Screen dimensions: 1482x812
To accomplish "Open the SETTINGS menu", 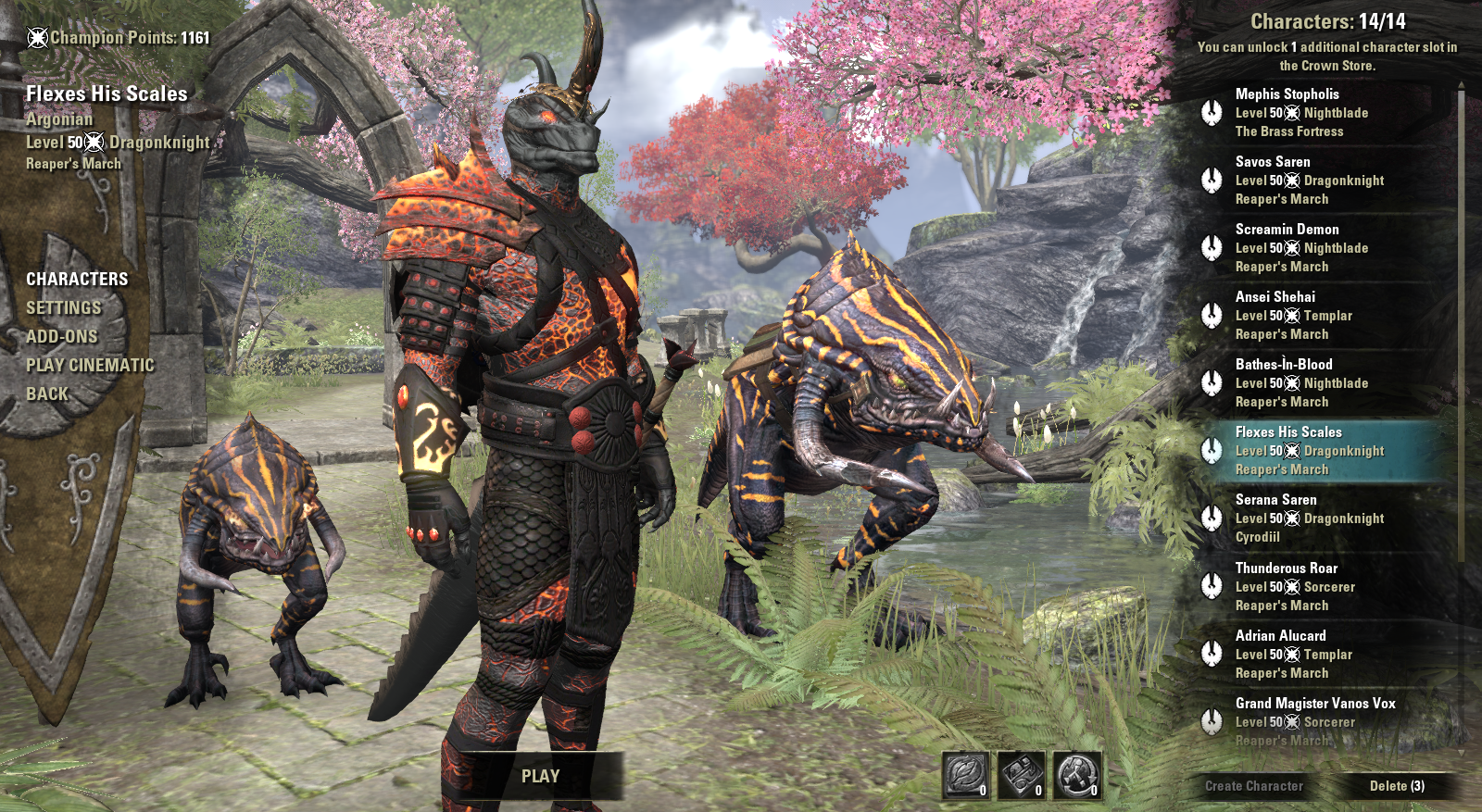I will click(x=64, y=307).
